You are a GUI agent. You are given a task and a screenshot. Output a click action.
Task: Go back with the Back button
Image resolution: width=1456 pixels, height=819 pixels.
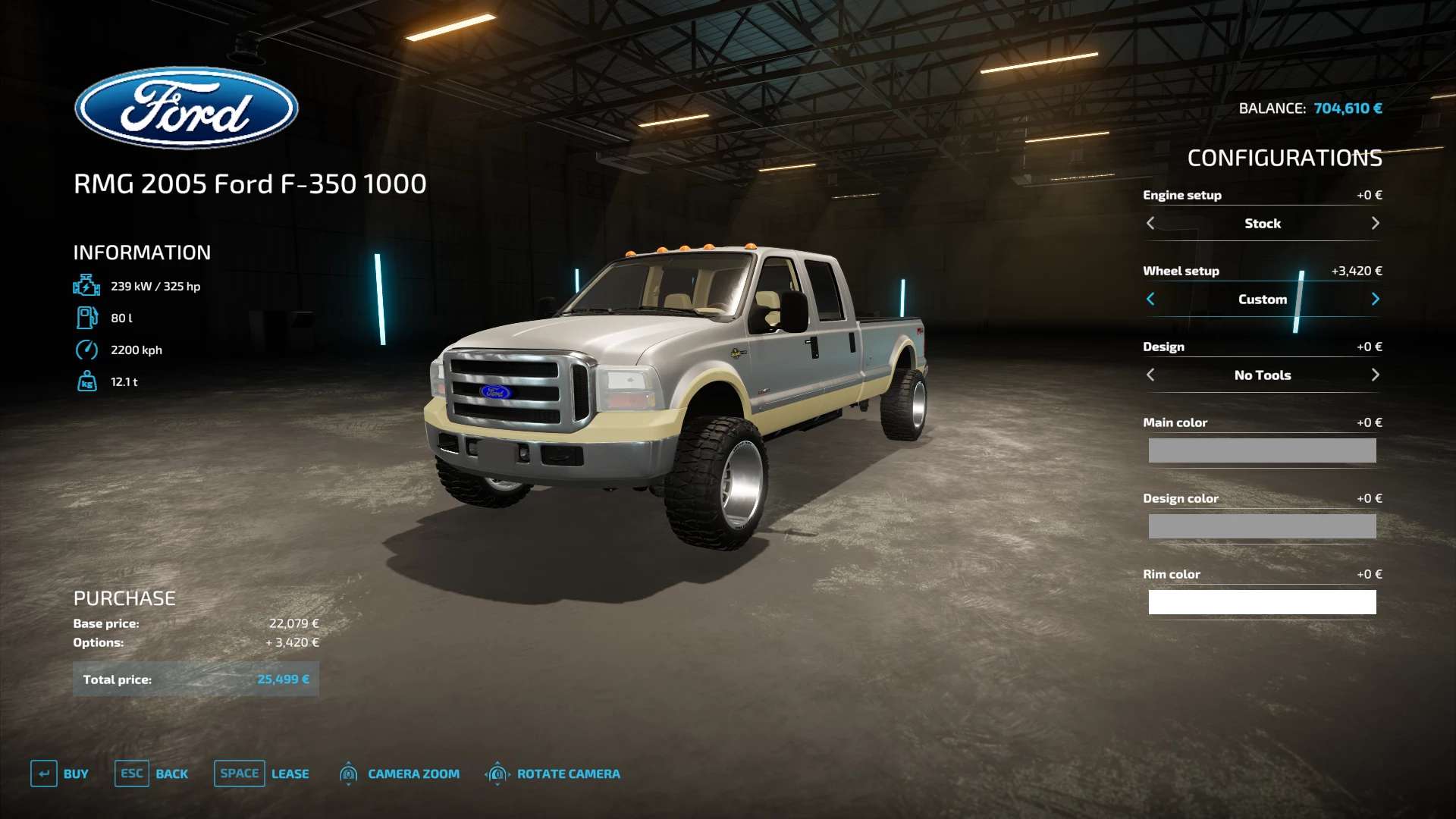click(152, 773)
